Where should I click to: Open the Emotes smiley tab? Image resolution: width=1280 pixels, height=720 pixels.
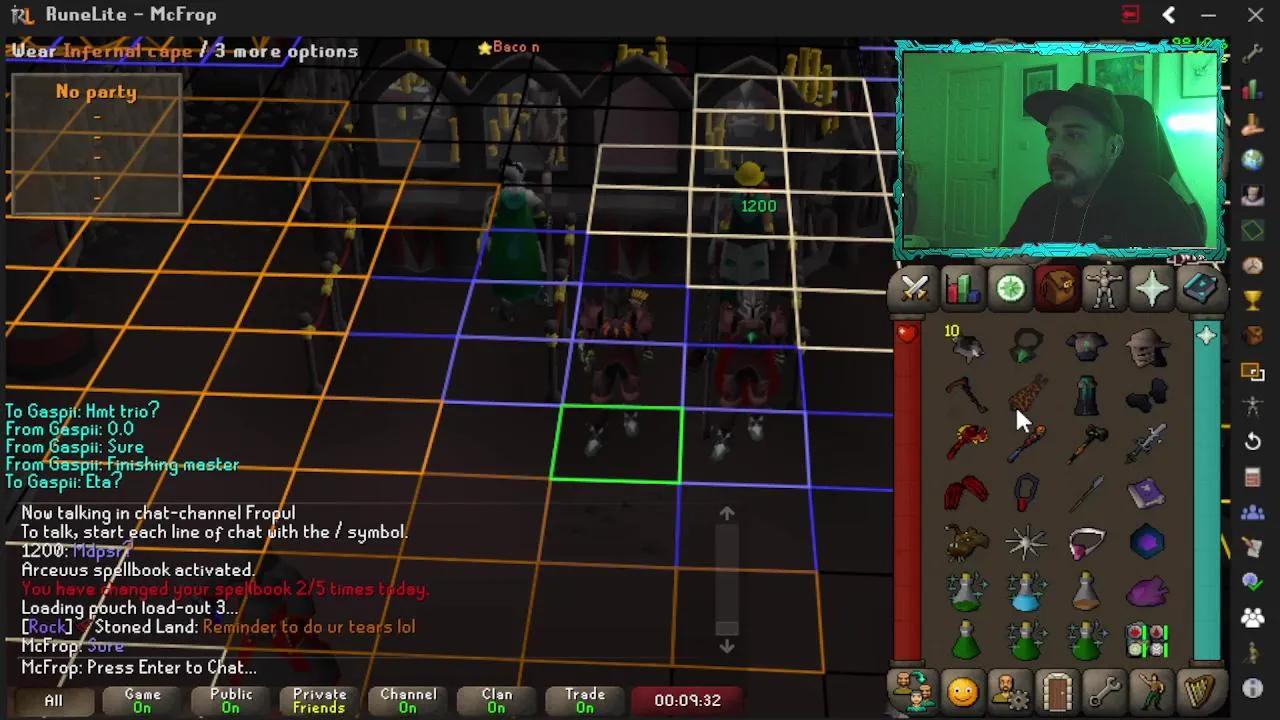pyautogui.click(x=962, y=690)
